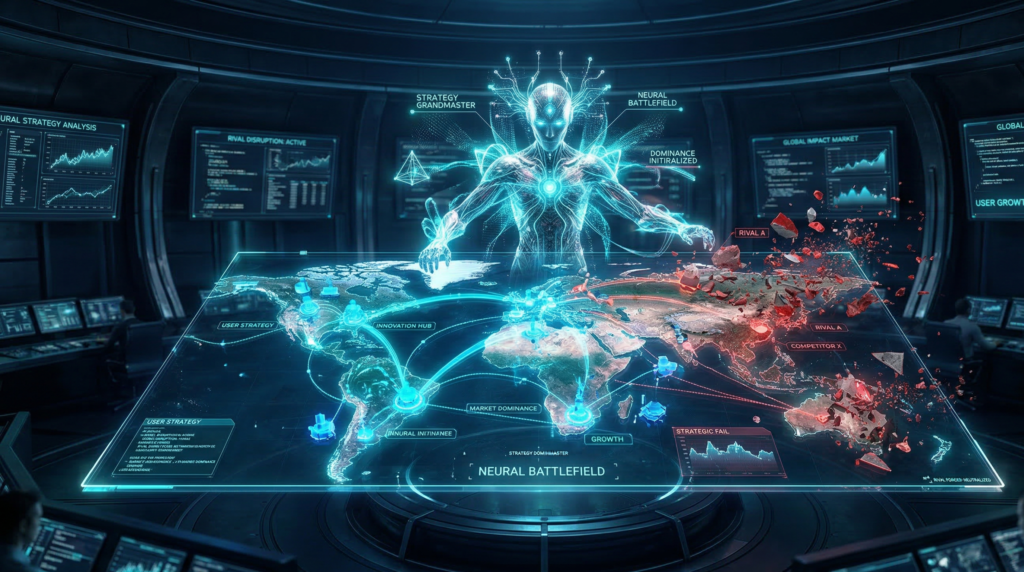The height and width of the screenshot is (572, 1024).
Task: Click the Market Dominance map label
Action: (x=503, y=408)
